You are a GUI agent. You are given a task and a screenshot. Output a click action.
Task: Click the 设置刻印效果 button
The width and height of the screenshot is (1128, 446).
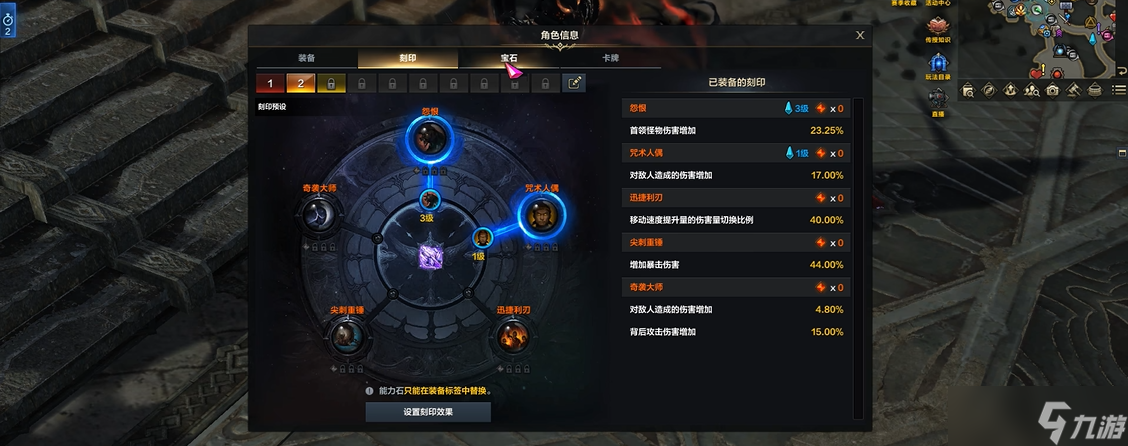[x=428, y=412]
